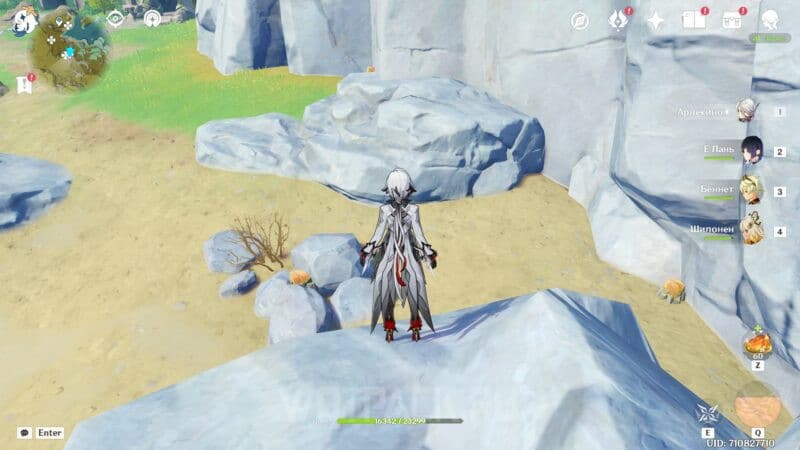This screenshot has width=800, height=450.
Task: Open the adventurer handbook book icon
Action: pyautogui.click(x=692, y=21)
